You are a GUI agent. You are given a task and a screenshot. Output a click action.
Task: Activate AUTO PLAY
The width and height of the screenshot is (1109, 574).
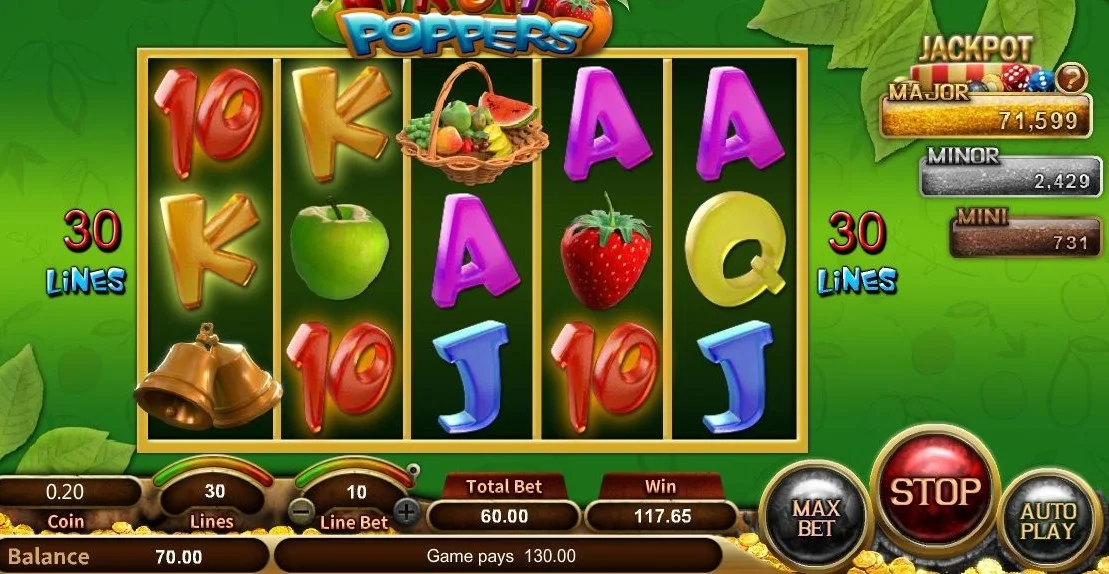[1049, 519]
